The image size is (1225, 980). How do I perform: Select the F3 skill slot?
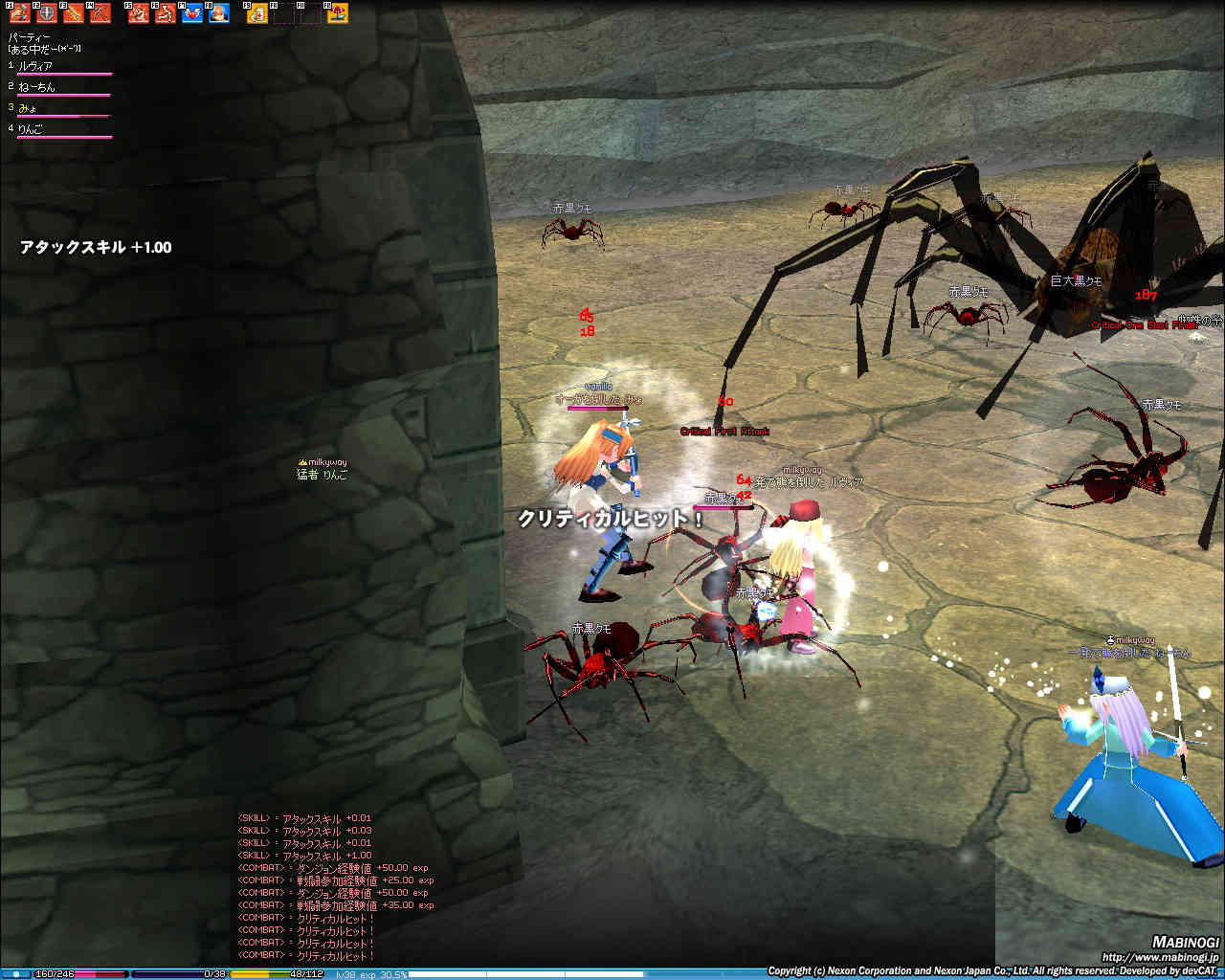(x=74, y=12)
